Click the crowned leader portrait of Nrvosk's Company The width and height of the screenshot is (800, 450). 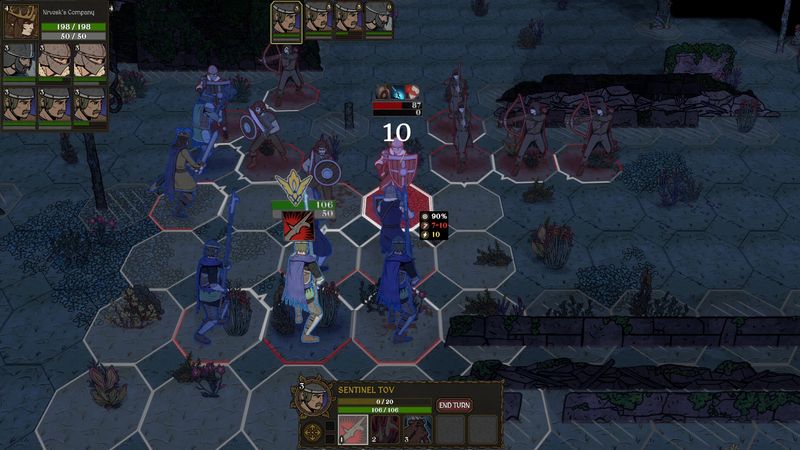23,18
